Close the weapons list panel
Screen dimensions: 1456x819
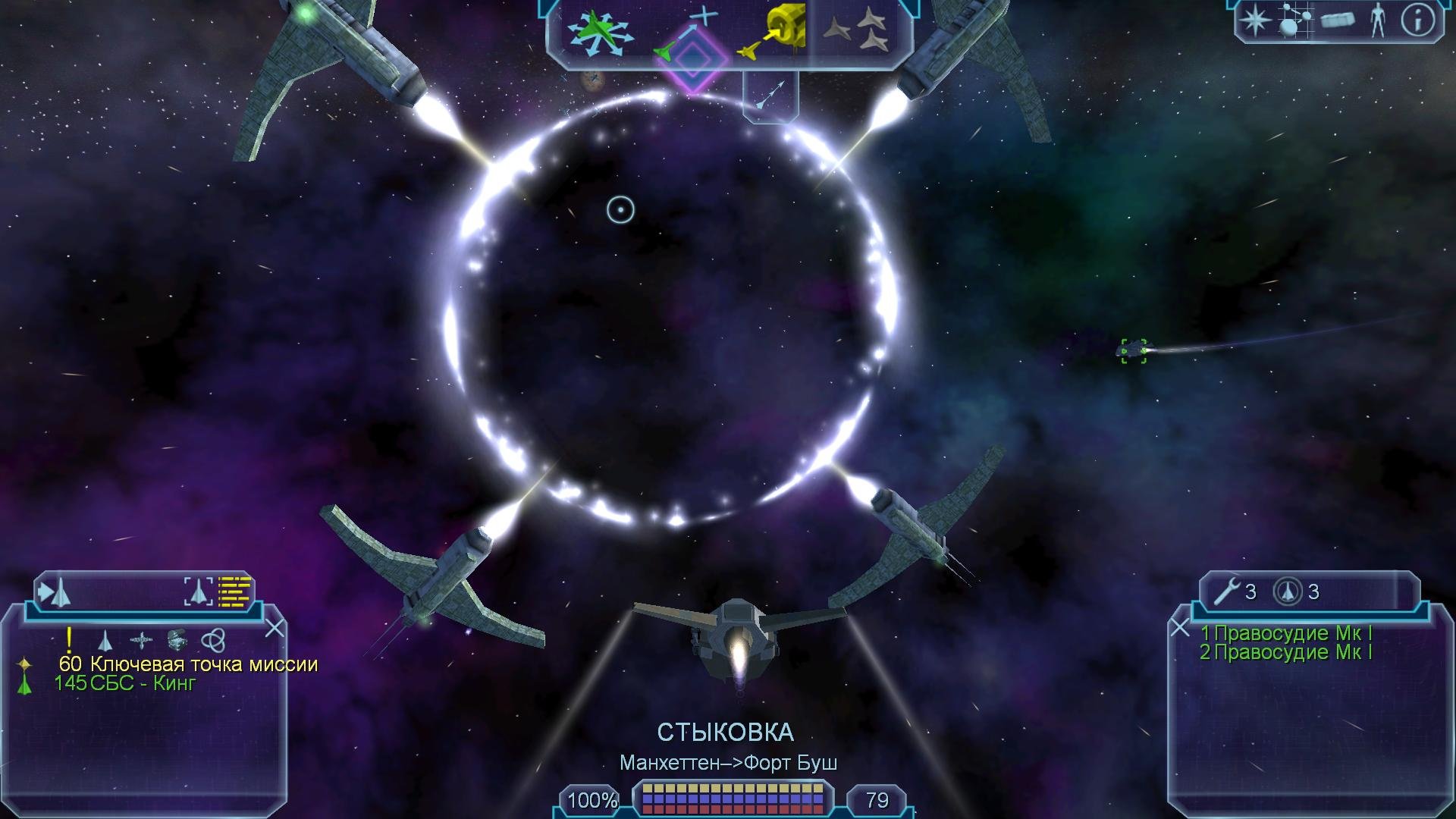pos(1180,628)
